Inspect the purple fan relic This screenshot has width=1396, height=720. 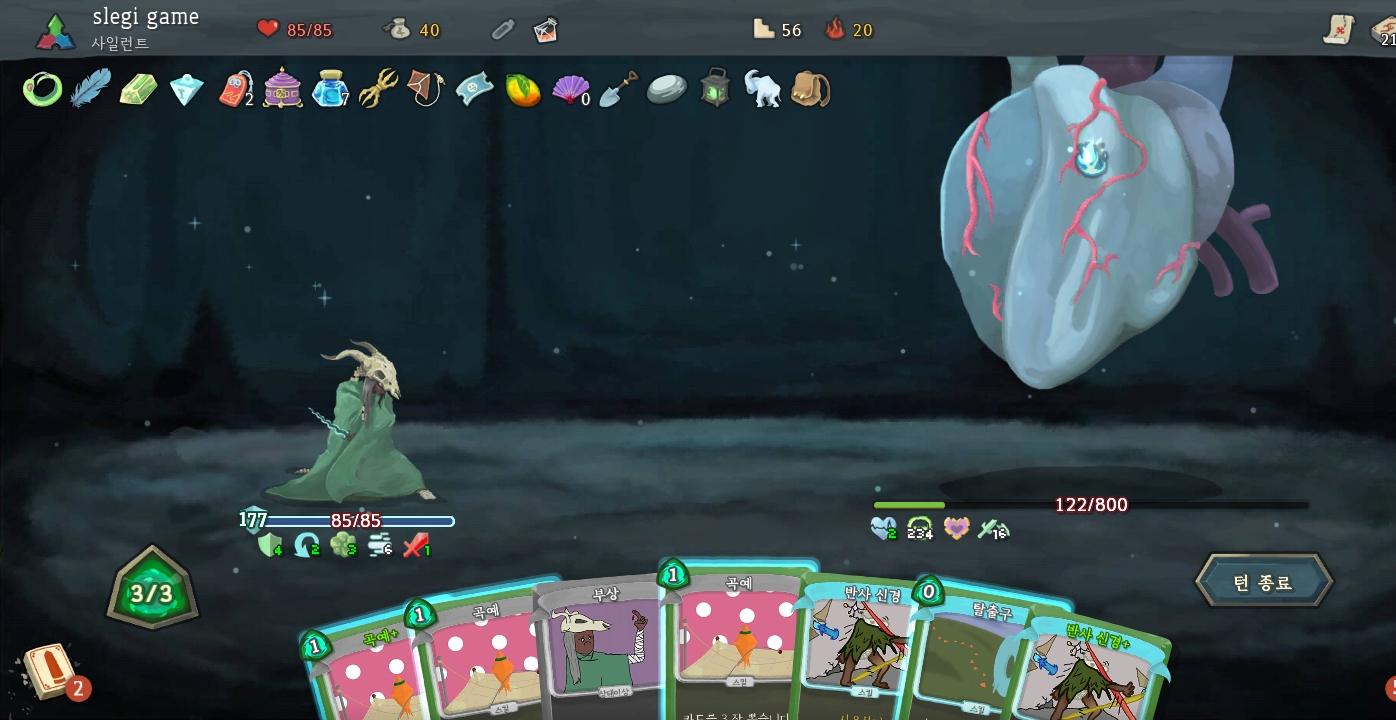point(570,90)
